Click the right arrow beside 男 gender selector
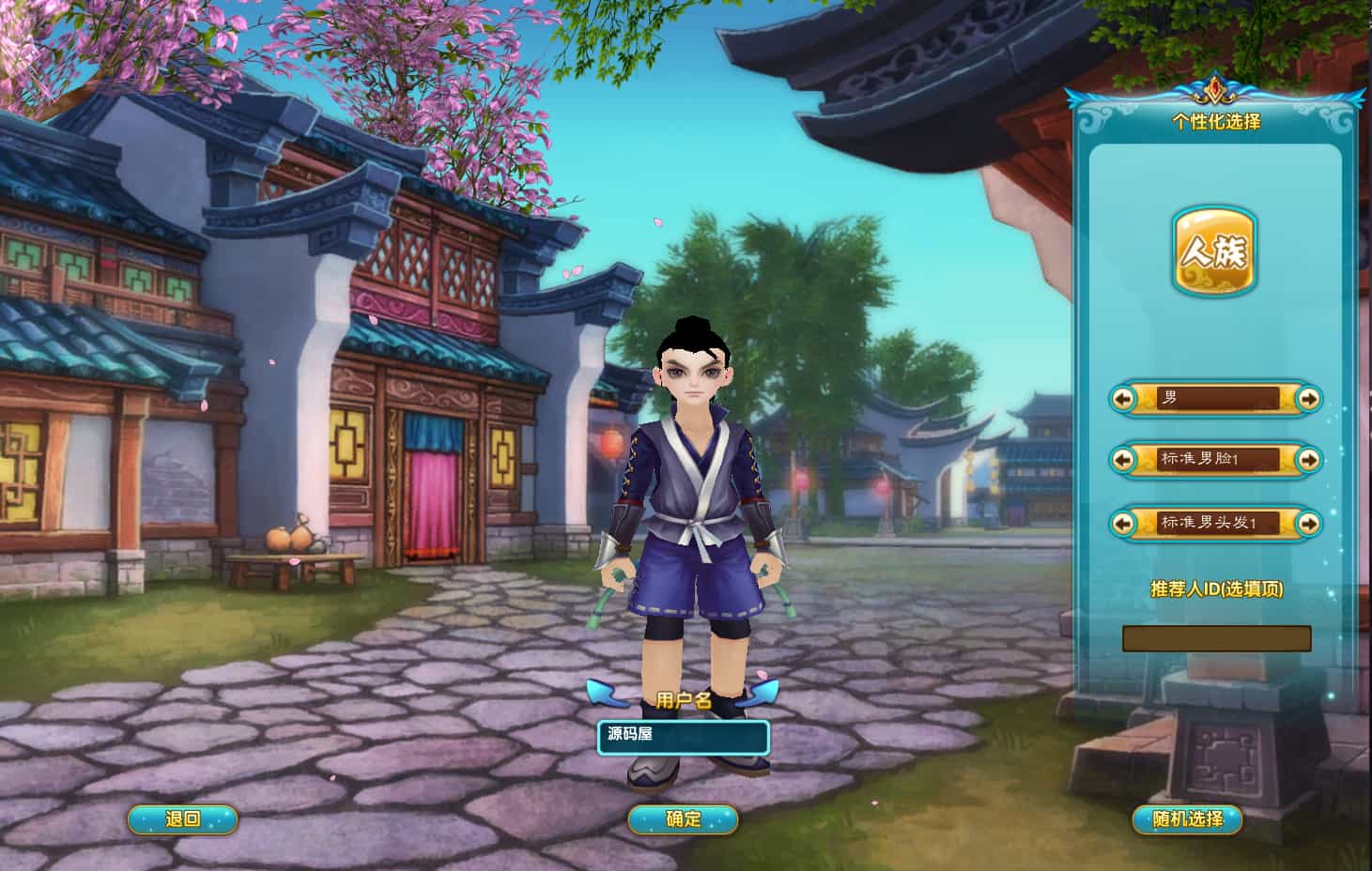Viewport: 1372px width, 871px height. click(1309, 398)
